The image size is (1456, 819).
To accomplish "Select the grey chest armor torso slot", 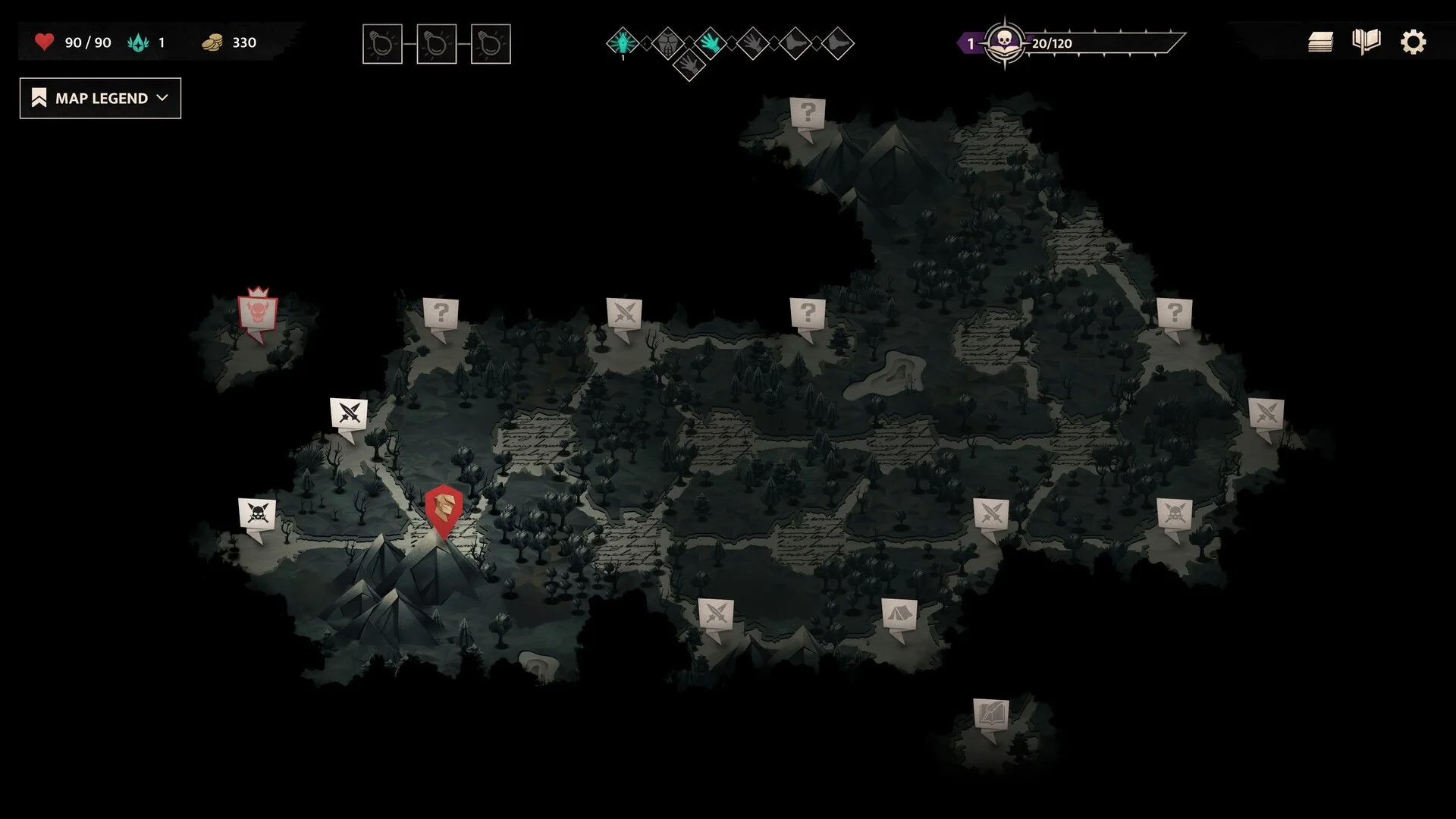I will pos(667,43).
